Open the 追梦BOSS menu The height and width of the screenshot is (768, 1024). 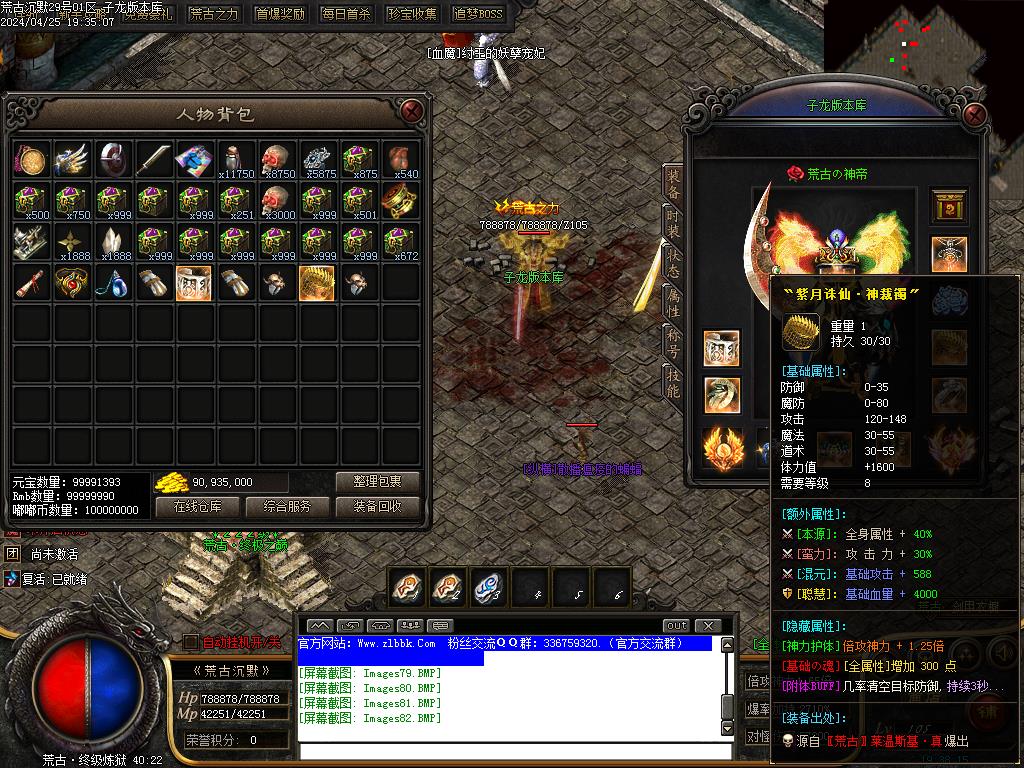478,14
